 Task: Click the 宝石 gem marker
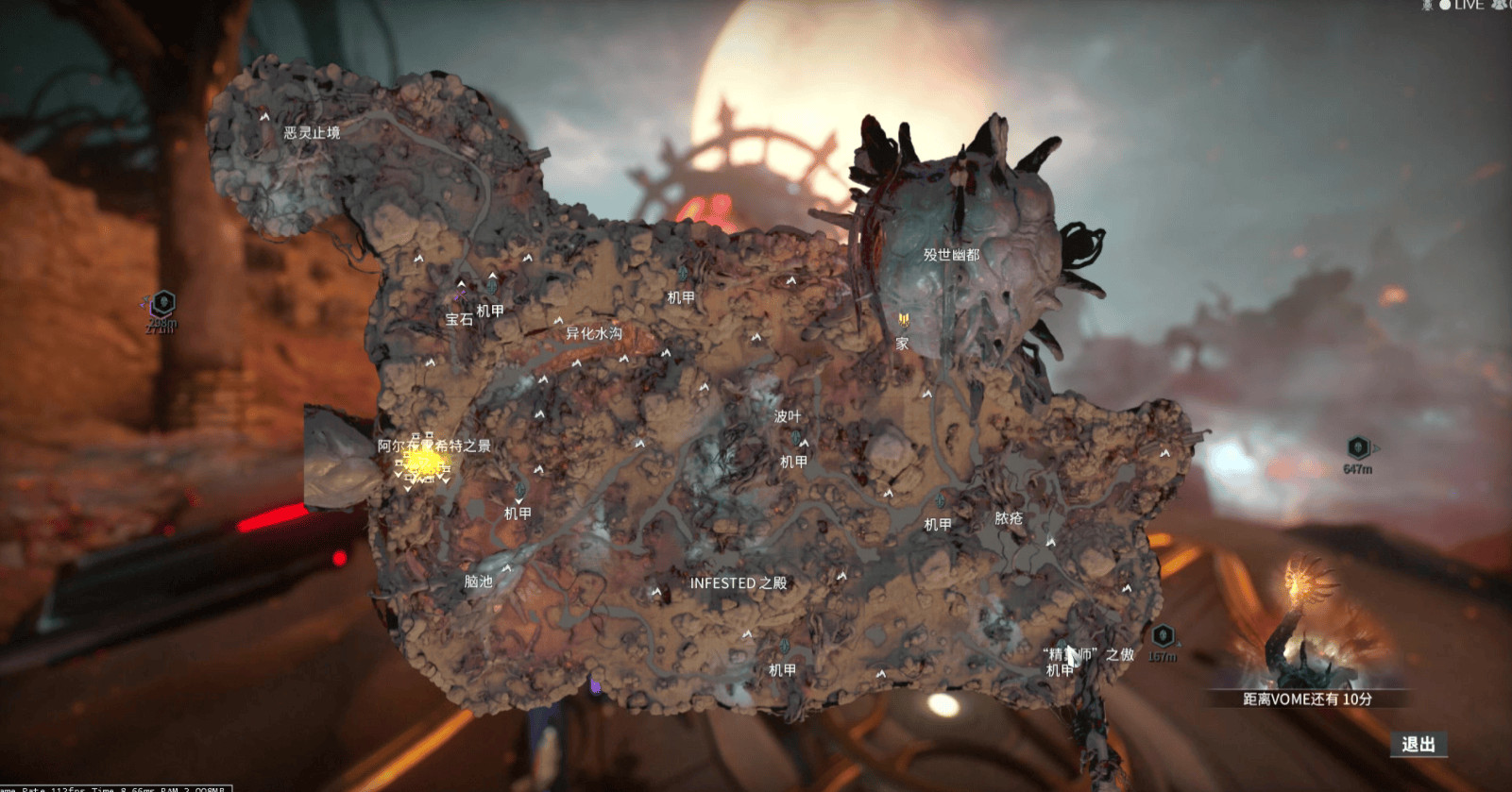tap(459, 319)
